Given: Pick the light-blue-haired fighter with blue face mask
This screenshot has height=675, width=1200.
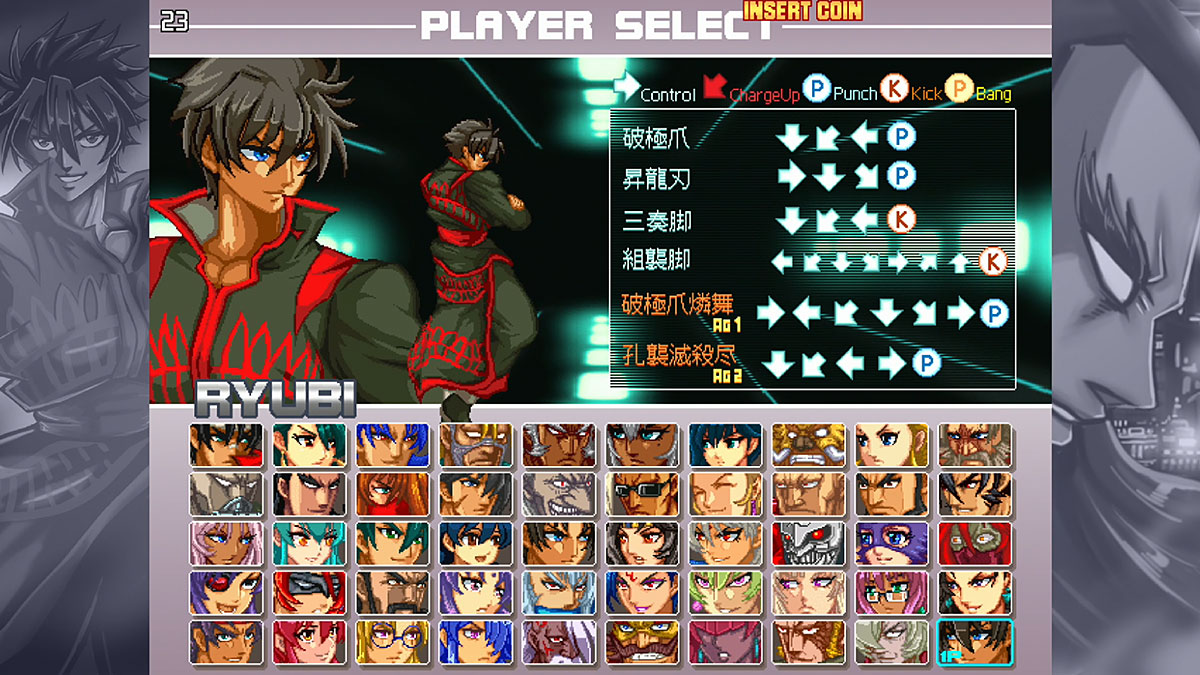Looking at the screenshot, I should pyautogui.click(x=558, y=592).
